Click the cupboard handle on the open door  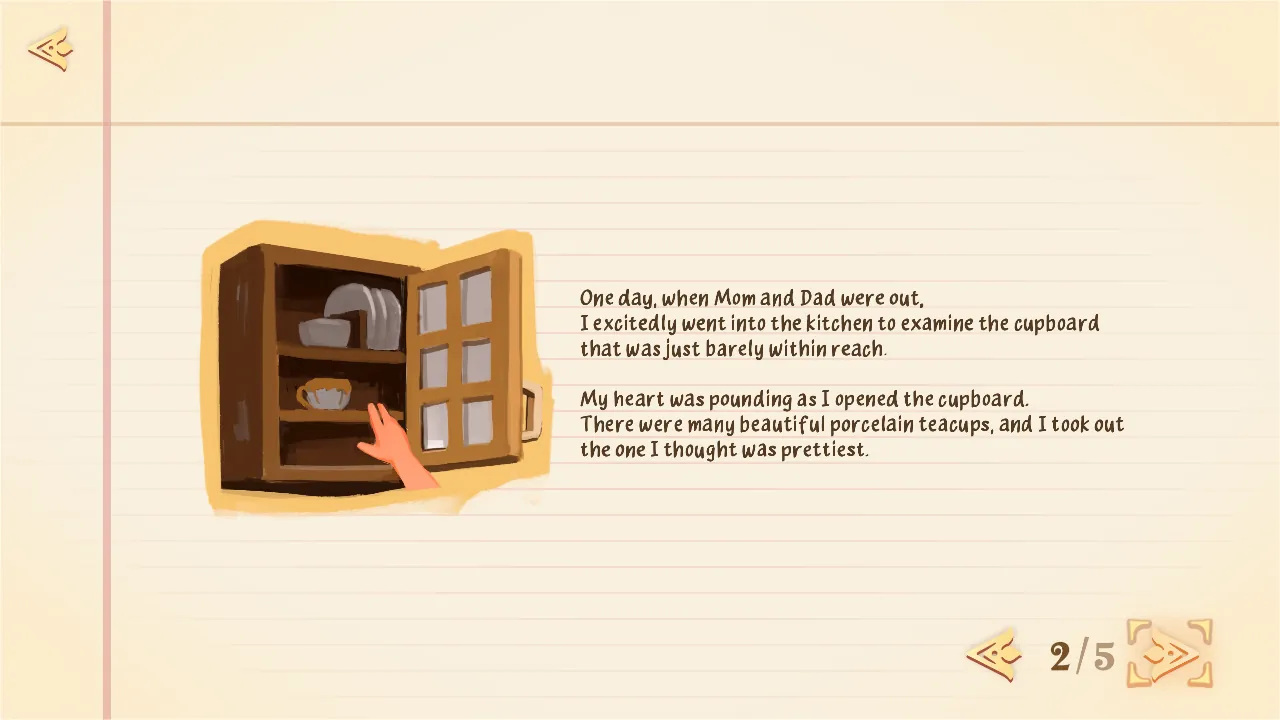[x=530, y=414]
